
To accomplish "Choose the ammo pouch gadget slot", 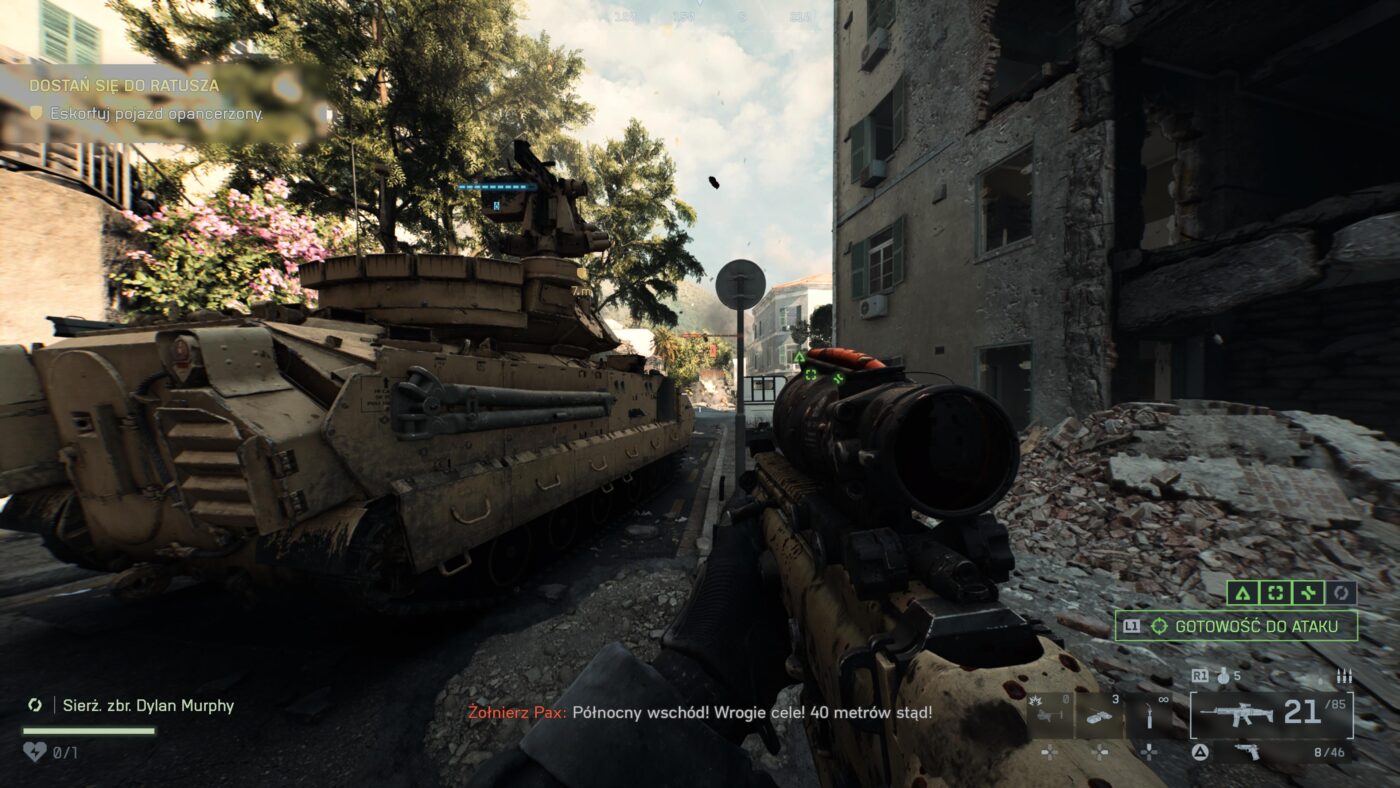I will click(x=1100, y=716).
